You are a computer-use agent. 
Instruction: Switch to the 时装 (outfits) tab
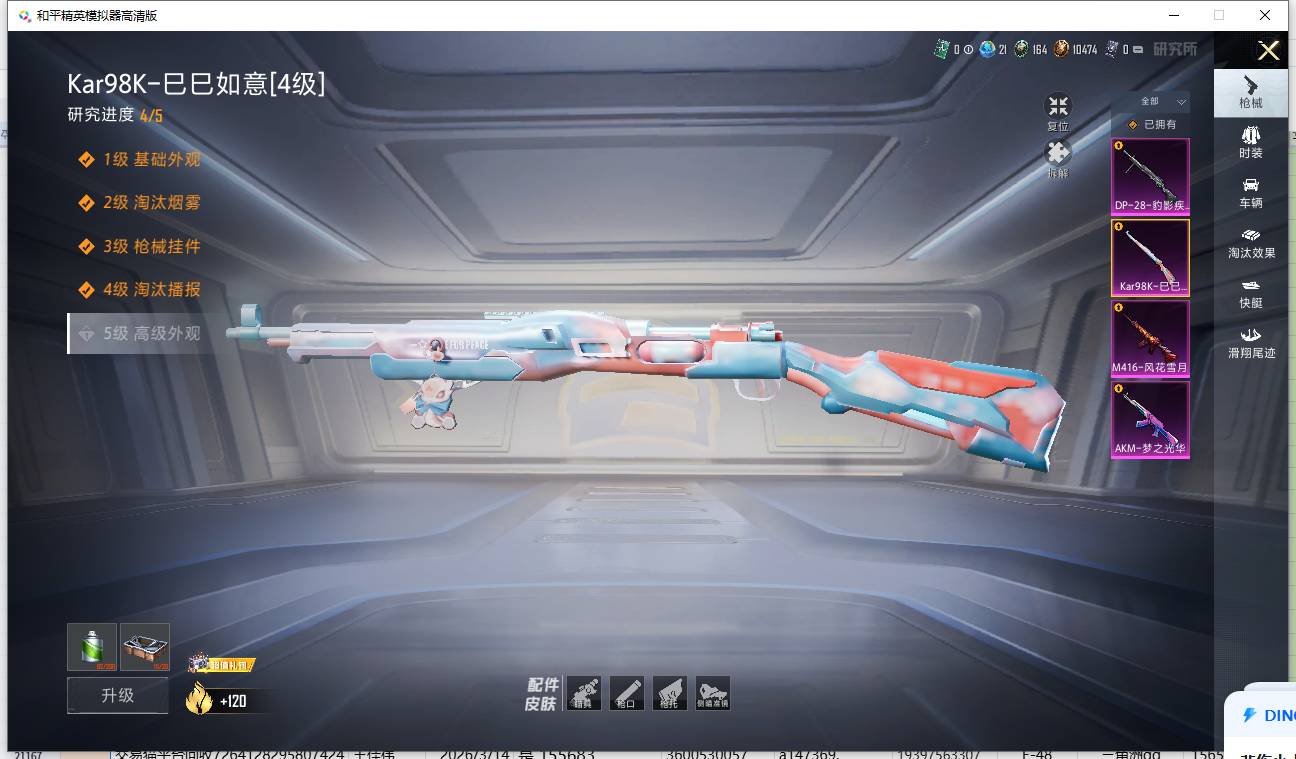pyautogui.click(x=1250, y=142)
